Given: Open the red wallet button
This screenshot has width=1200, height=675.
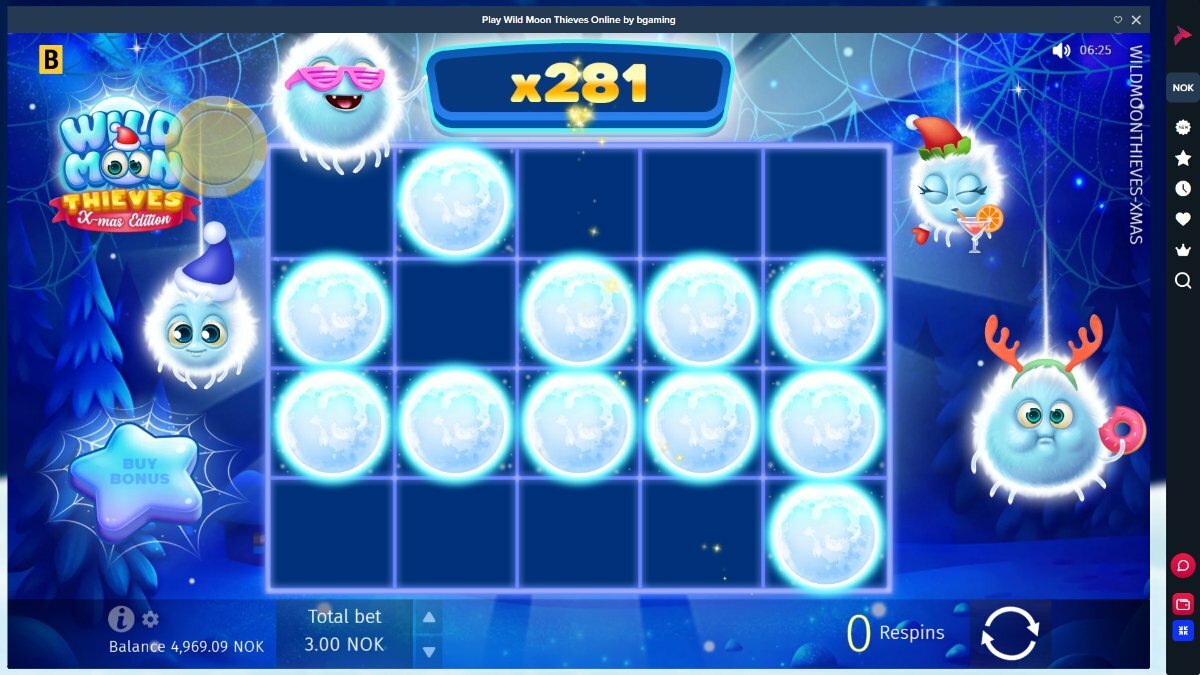Looking at the screenshot, I should point(1183,604).
